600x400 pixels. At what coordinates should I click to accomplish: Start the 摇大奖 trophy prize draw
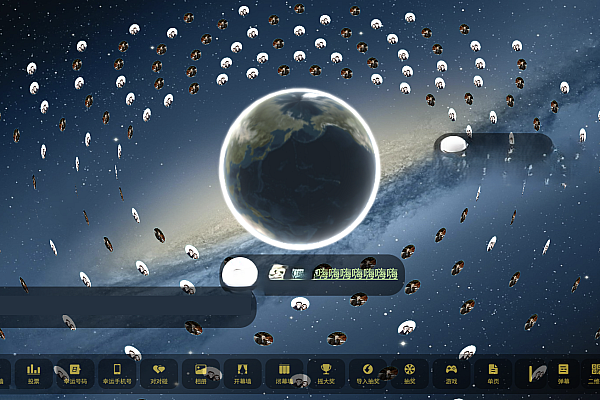326,372
